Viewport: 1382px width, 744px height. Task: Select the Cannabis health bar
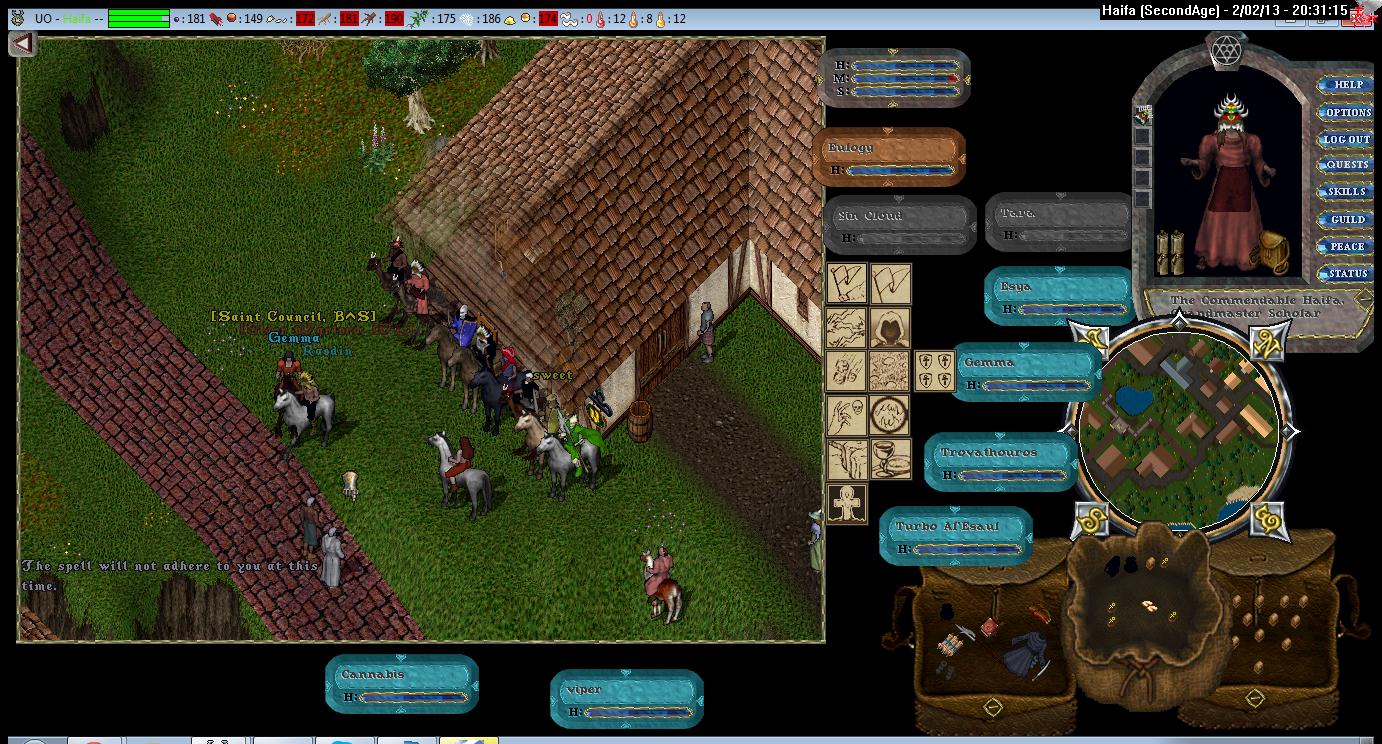[x=402, y=684]
